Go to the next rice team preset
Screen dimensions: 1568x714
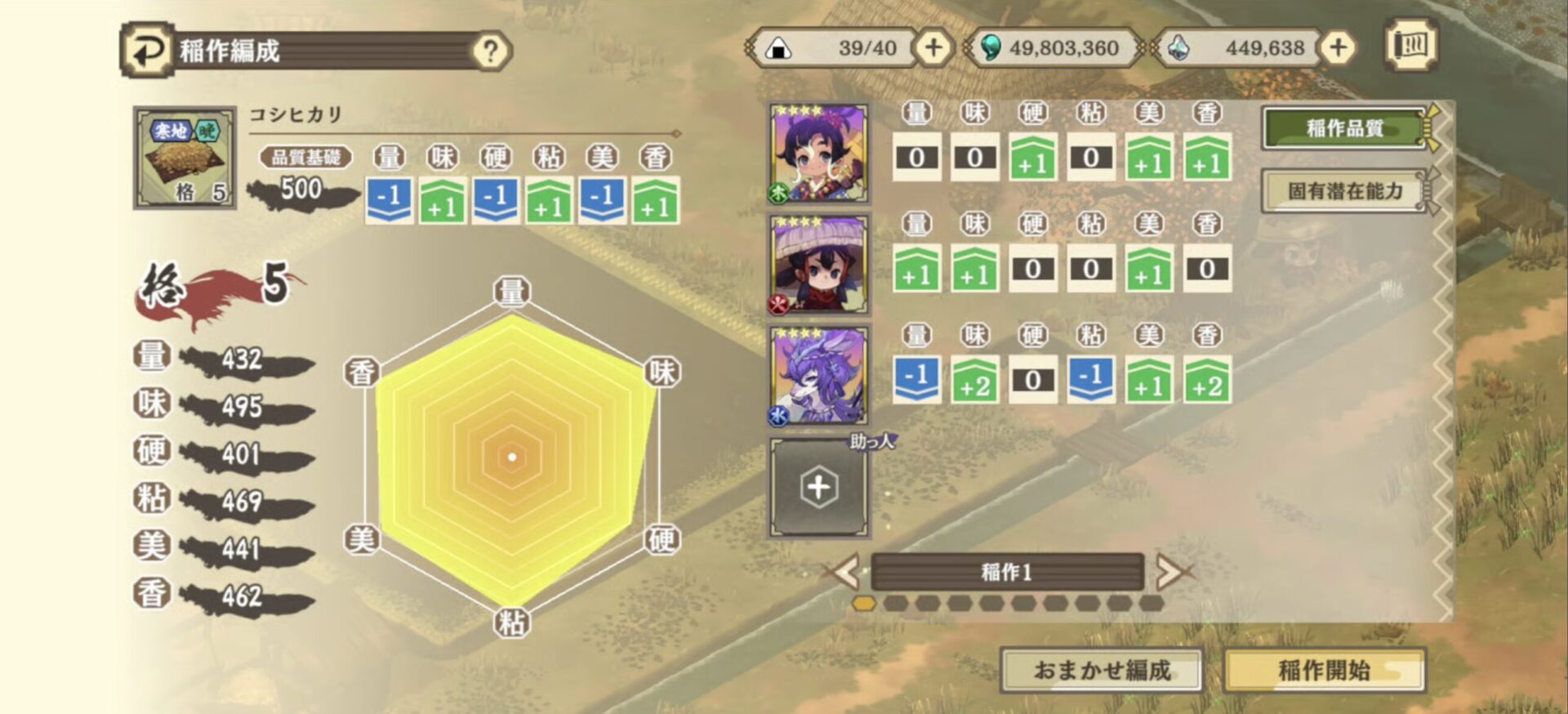point(1170,572)
